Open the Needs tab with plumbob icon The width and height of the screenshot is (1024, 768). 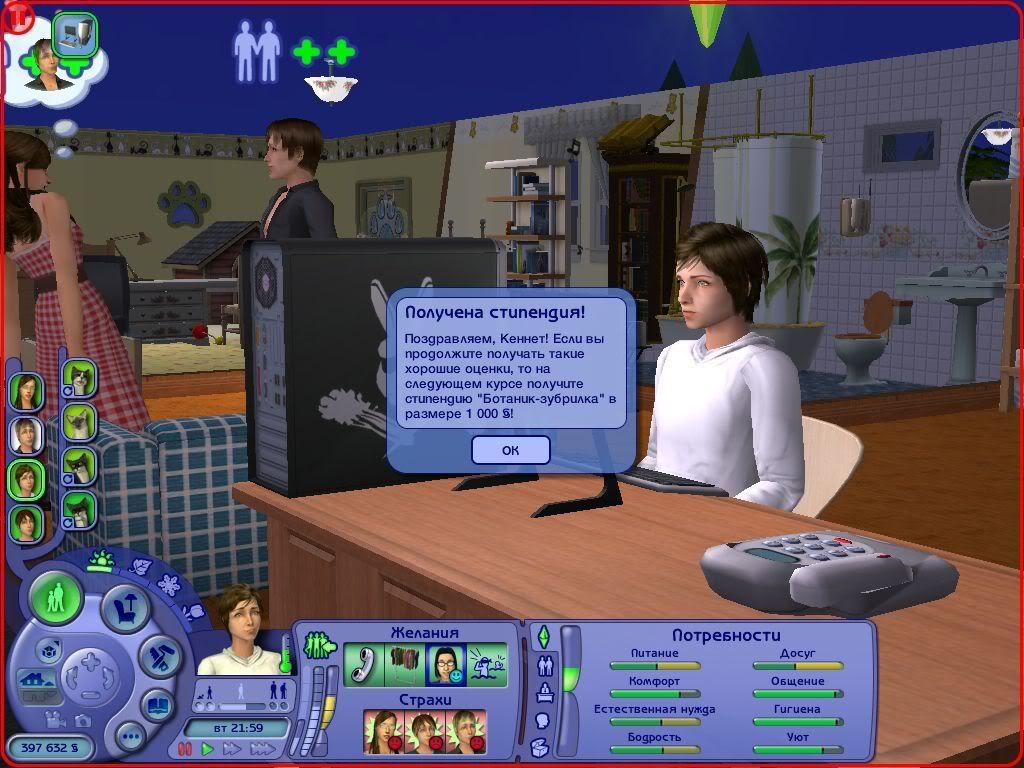(x=543, y=636)
